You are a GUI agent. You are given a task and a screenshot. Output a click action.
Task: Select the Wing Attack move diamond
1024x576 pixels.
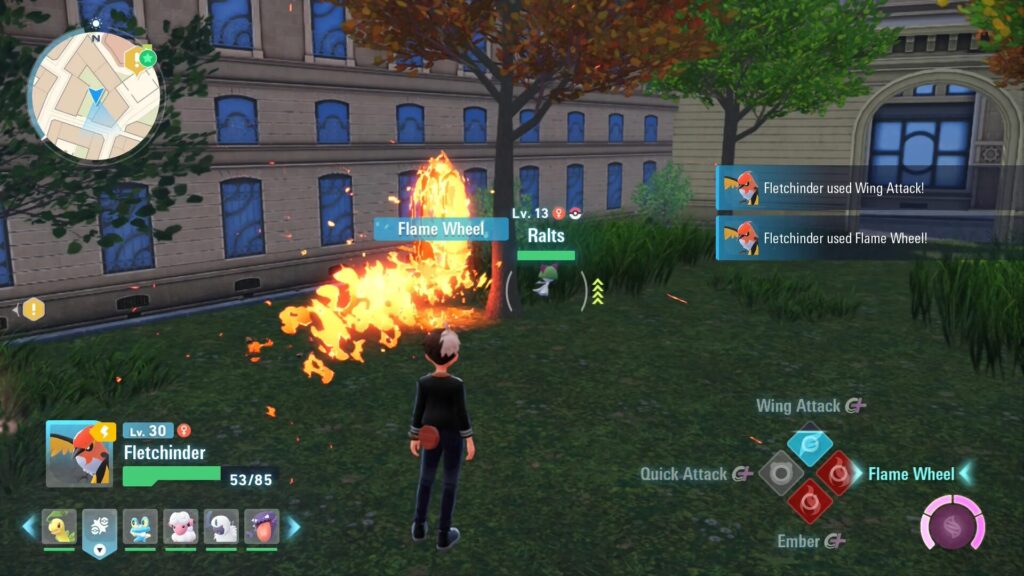pos(809,445)
